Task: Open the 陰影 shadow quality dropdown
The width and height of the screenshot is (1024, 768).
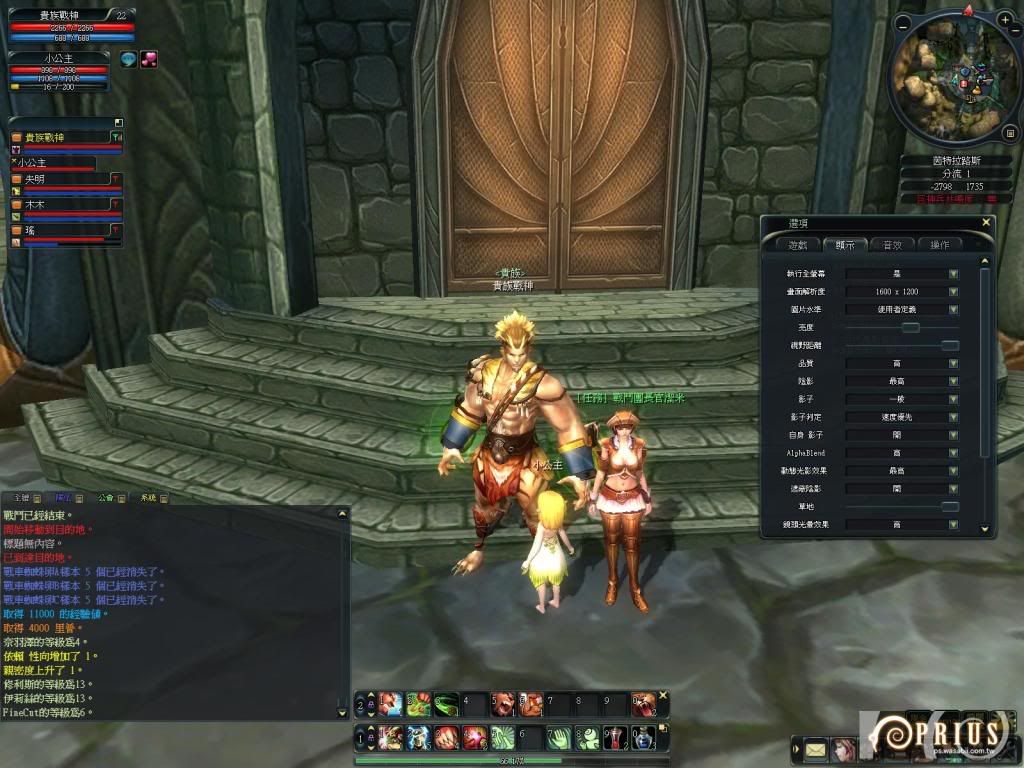Action: [x=953, y=381]
